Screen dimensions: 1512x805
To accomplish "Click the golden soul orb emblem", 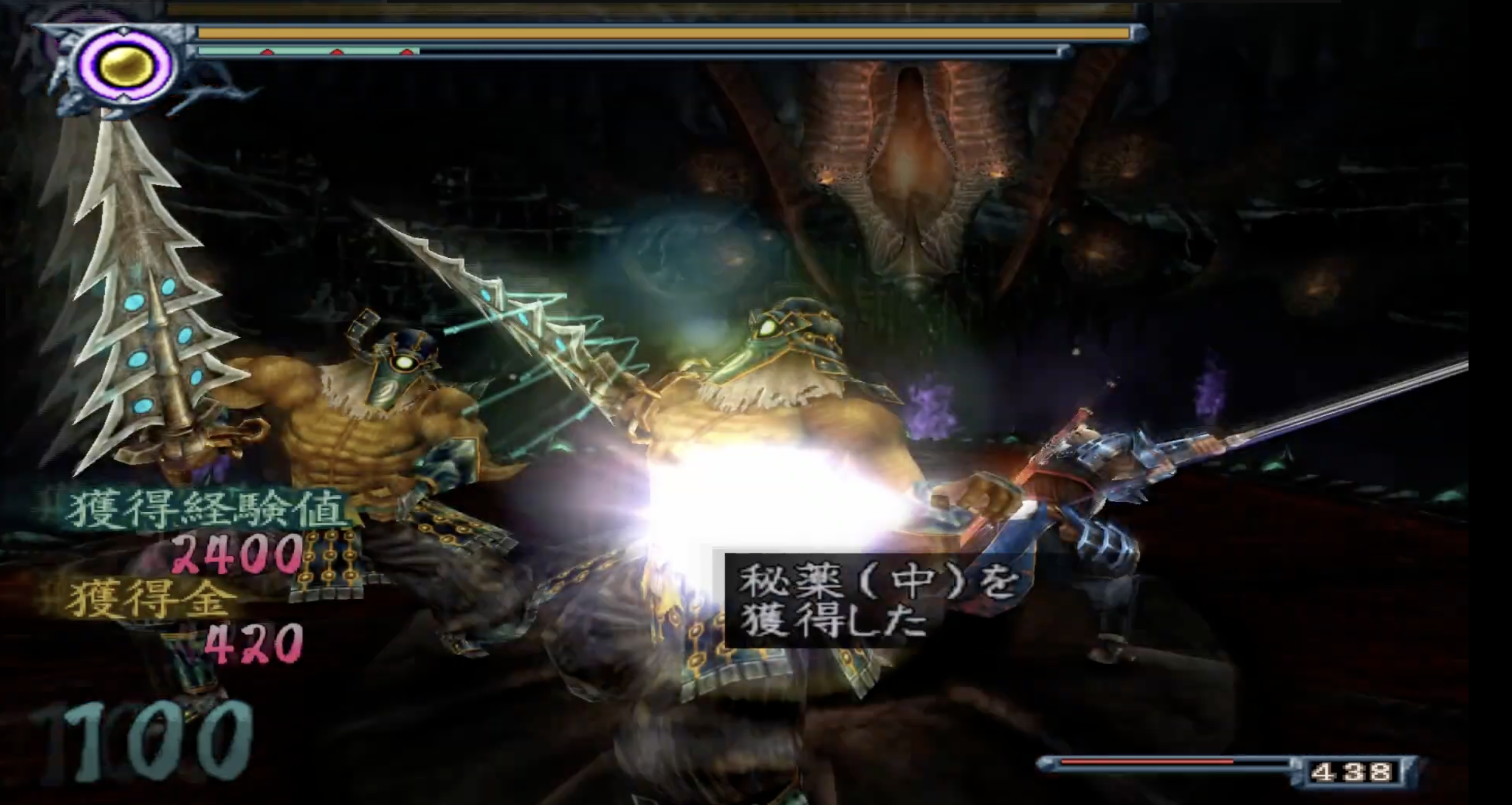I will tap(126, 66).
